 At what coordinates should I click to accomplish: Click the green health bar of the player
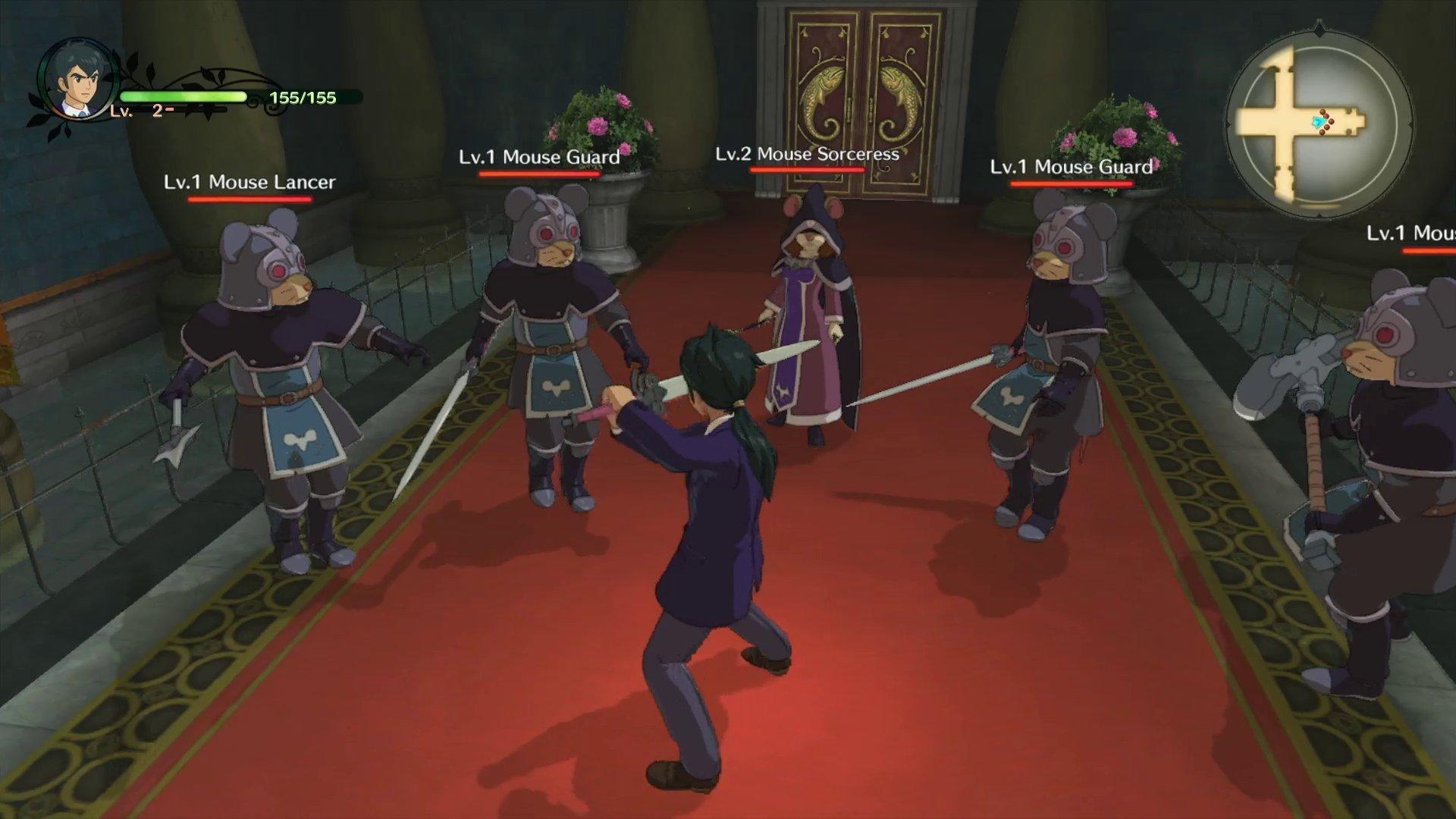pos(182,96)
